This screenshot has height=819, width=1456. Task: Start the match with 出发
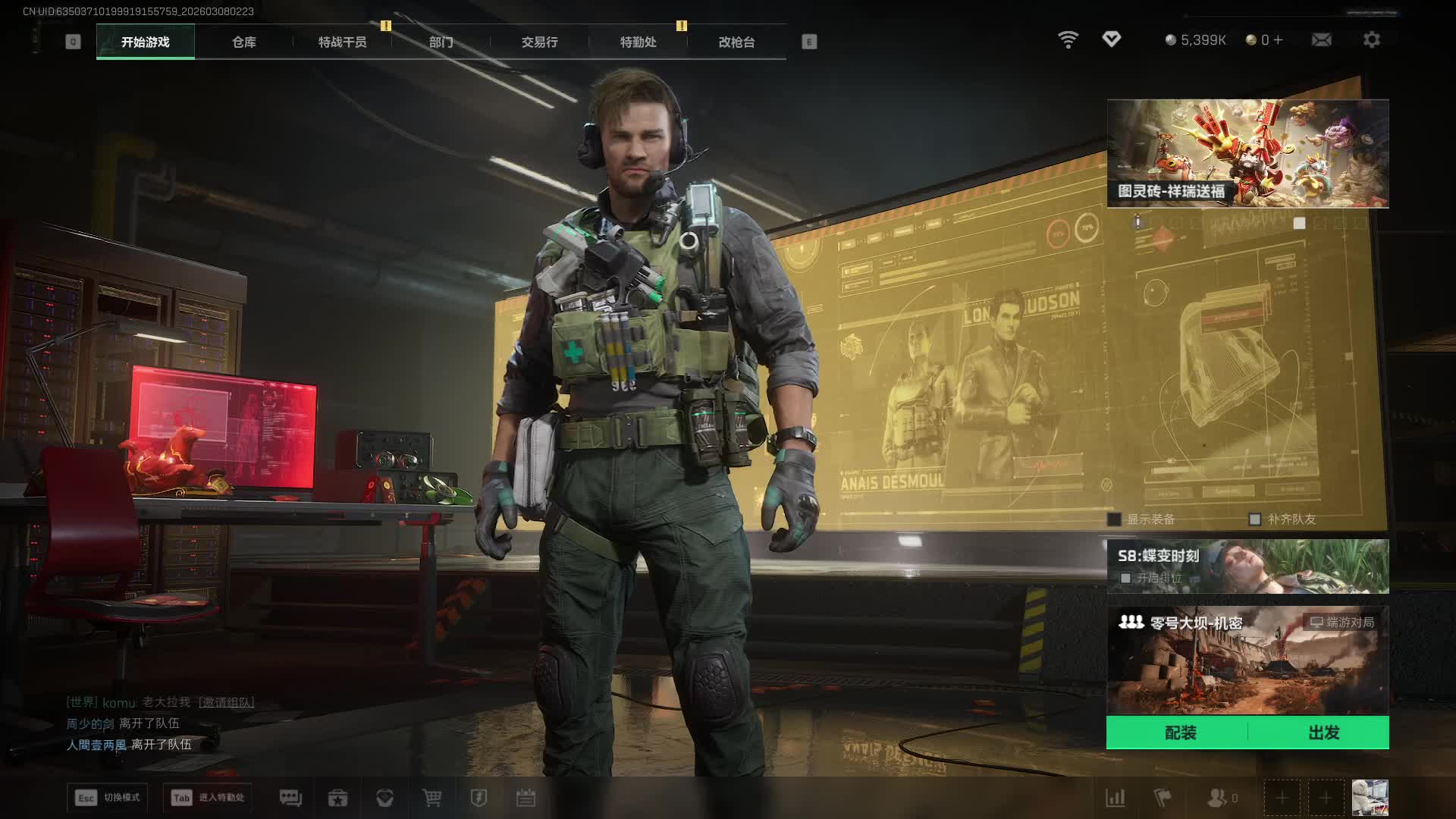tap(1323, 733)
